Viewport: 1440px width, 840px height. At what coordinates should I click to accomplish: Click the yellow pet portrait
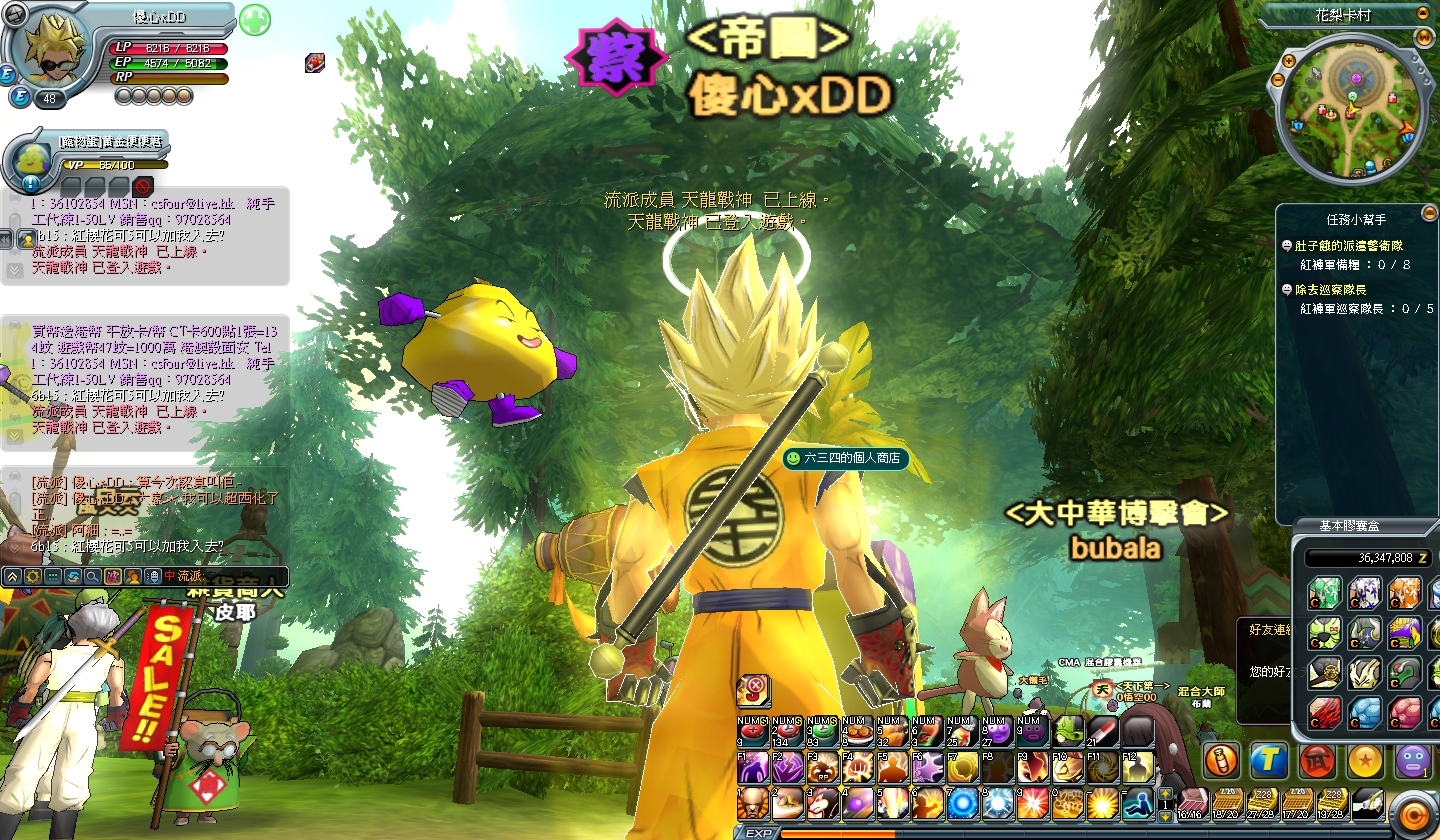(32, 160)
